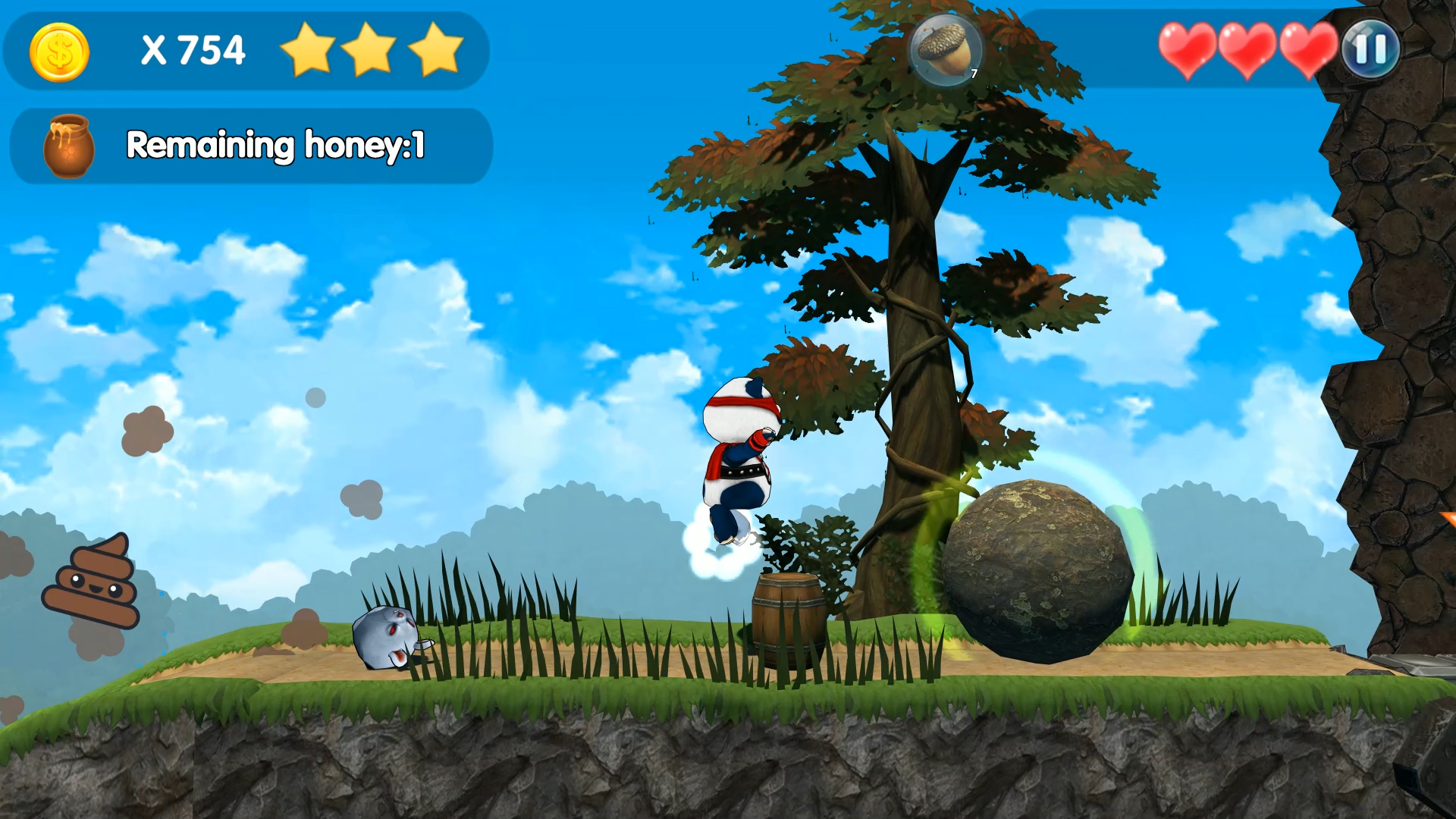Click the middle star rating icon

[x=371, y=49]
